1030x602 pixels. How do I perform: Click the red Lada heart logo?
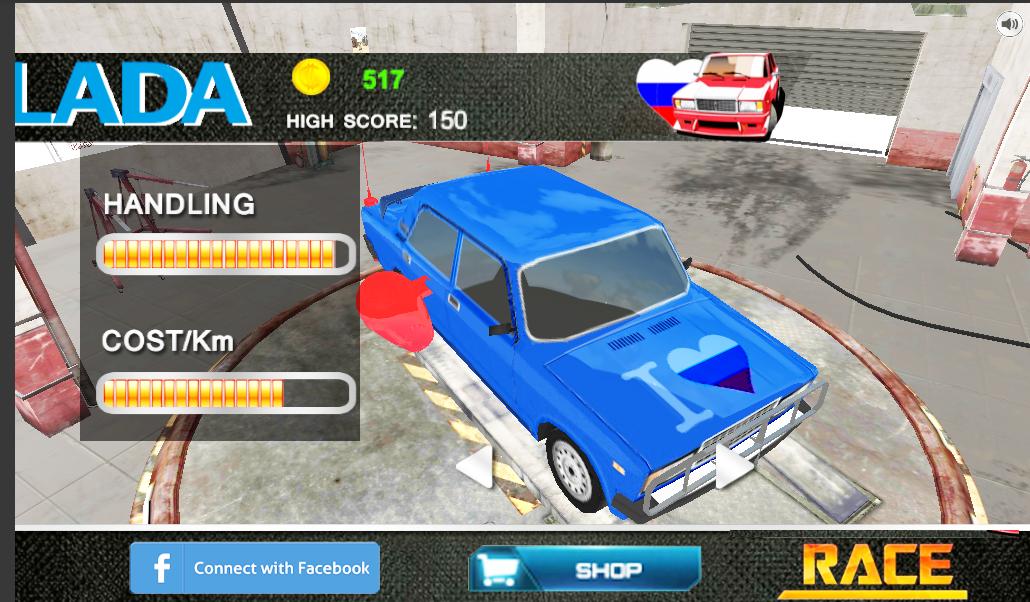tap(708, 94)
